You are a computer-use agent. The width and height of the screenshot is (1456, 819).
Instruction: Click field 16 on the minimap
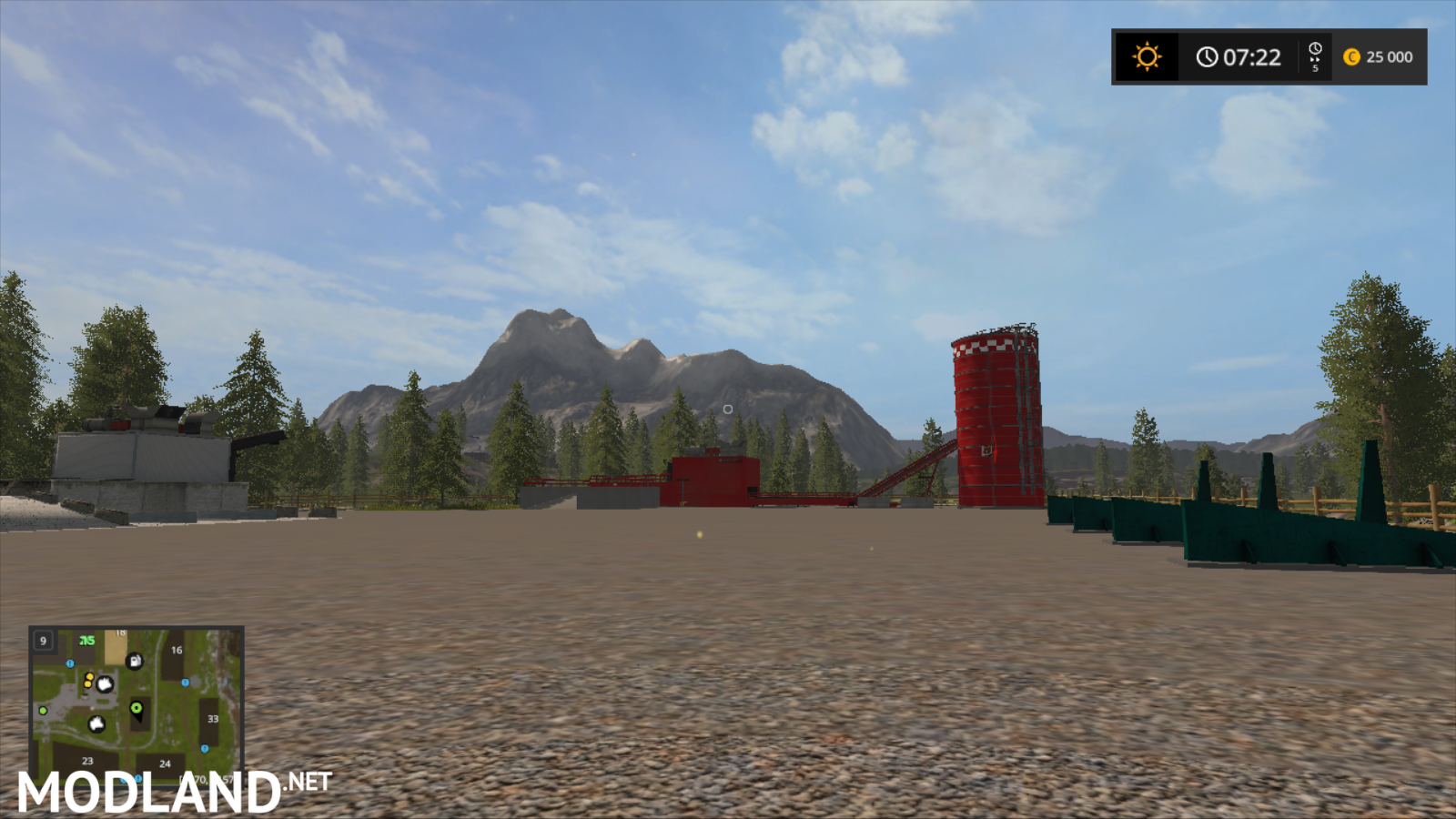point(177,651)
